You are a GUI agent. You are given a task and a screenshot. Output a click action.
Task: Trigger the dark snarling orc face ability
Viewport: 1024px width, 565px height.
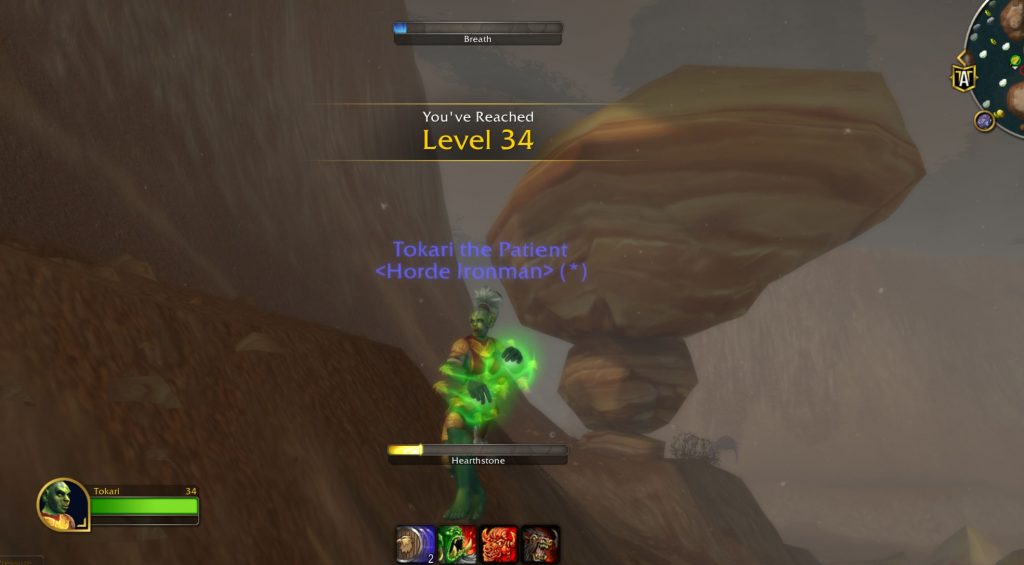click(540, 544)
